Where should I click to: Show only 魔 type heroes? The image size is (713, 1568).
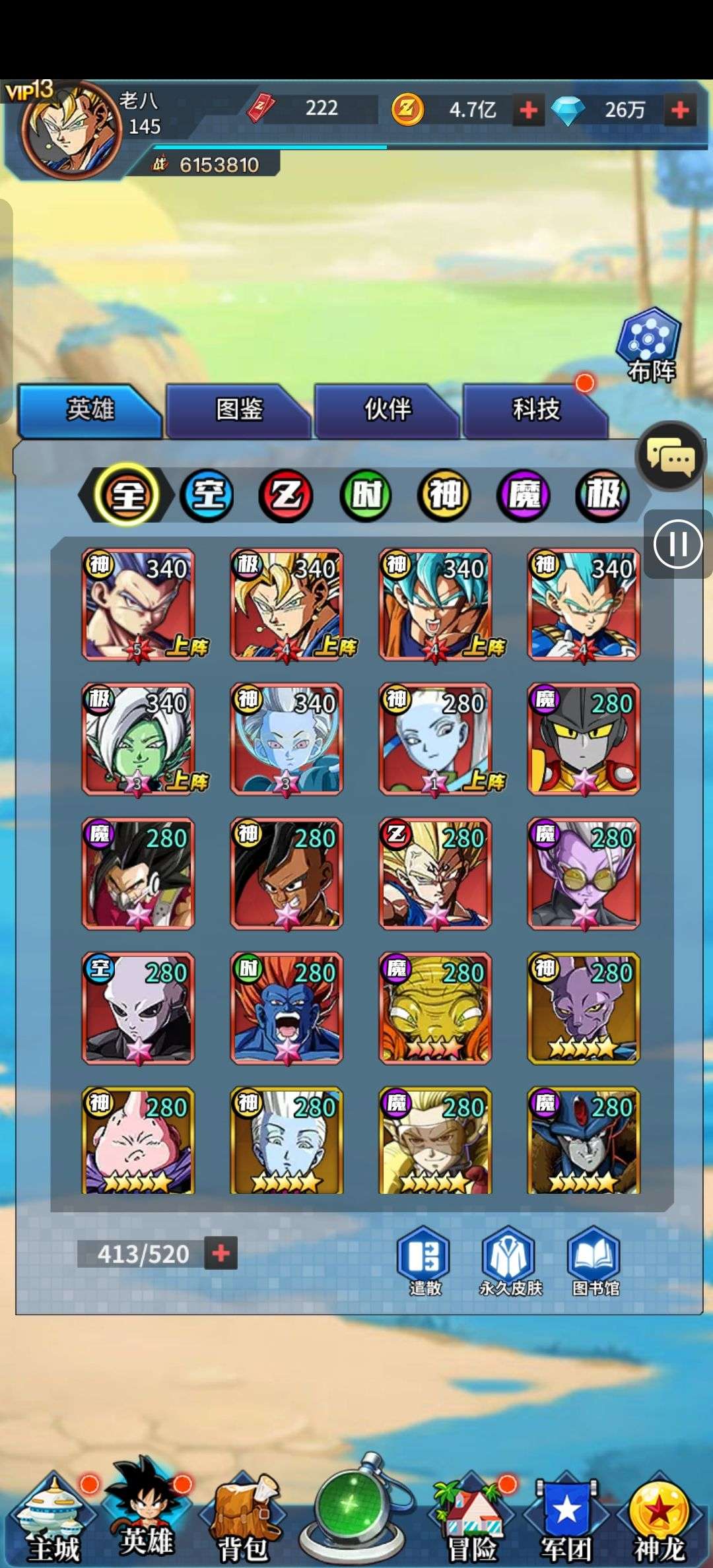click(x=524, y=495)
